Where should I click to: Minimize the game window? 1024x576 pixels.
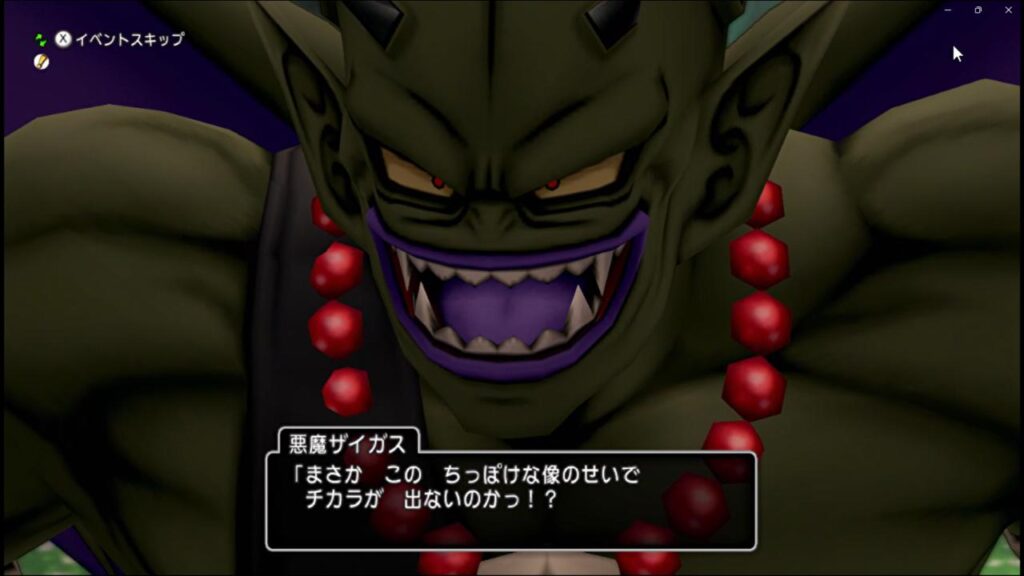coord(948,10)
